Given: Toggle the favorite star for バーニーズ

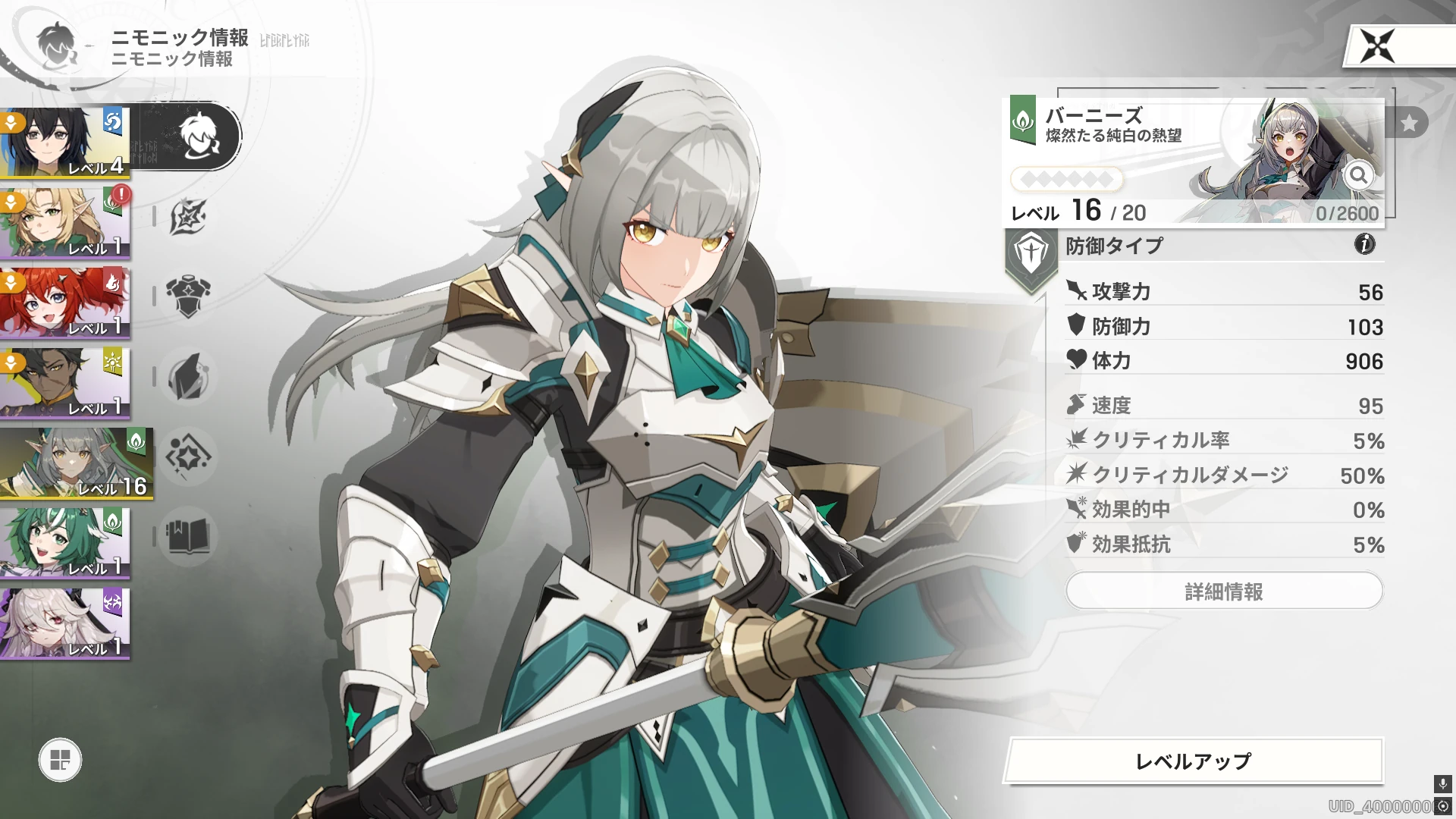Looking at the screenshot, I should (x=1410, y=121).
